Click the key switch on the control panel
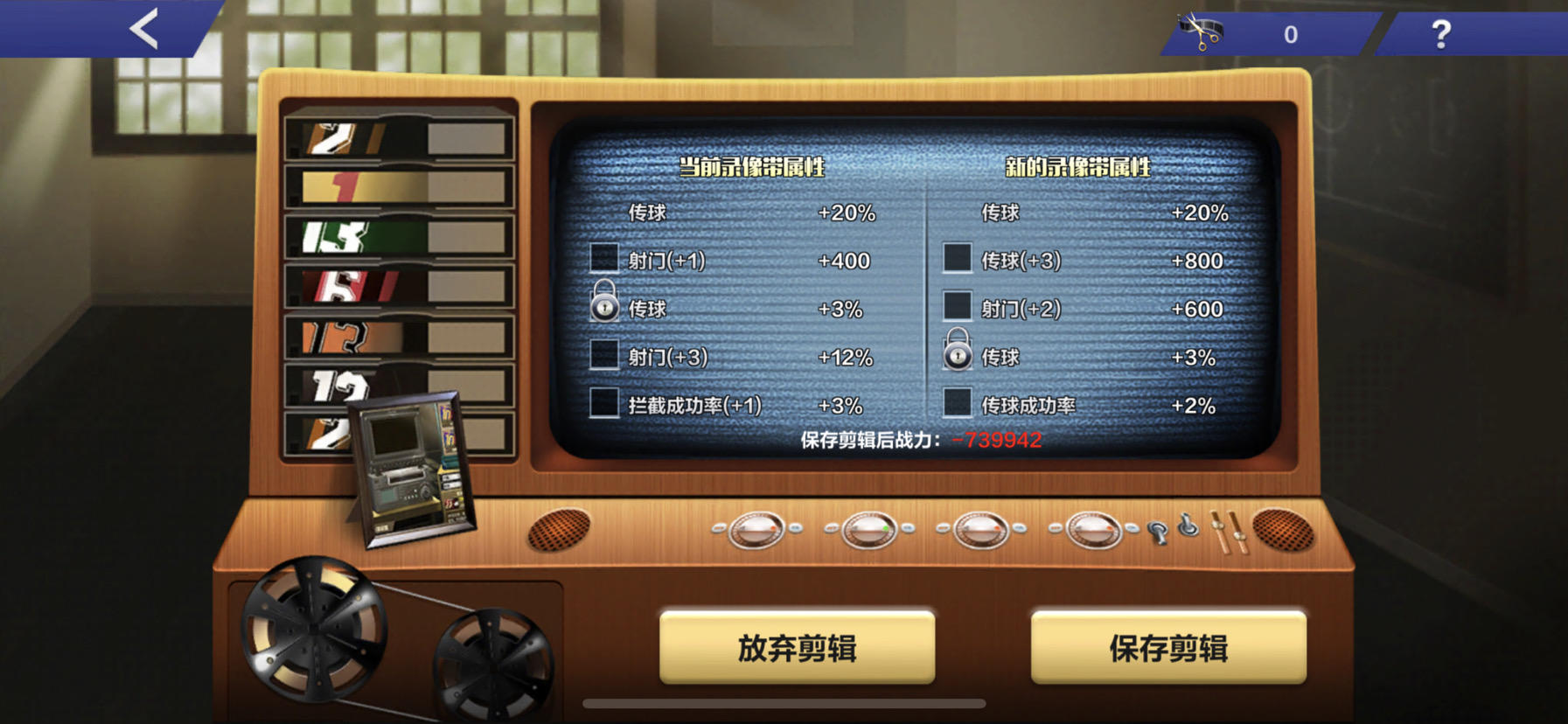The width and height of the screenshot is (1568, 724). click(x=1156, y=532)
